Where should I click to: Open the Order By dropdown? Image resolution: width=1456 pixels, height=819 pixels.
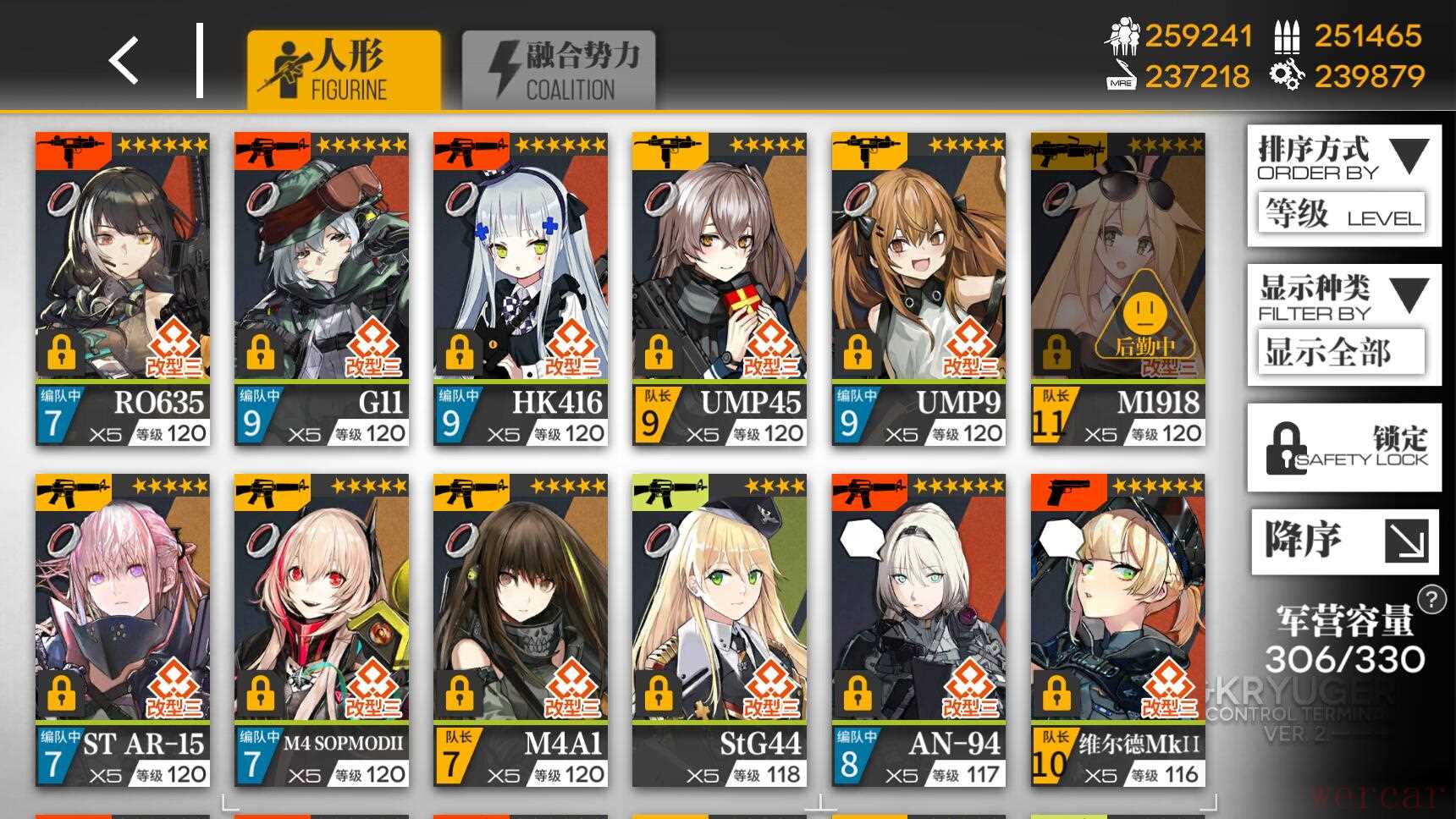1343,185
